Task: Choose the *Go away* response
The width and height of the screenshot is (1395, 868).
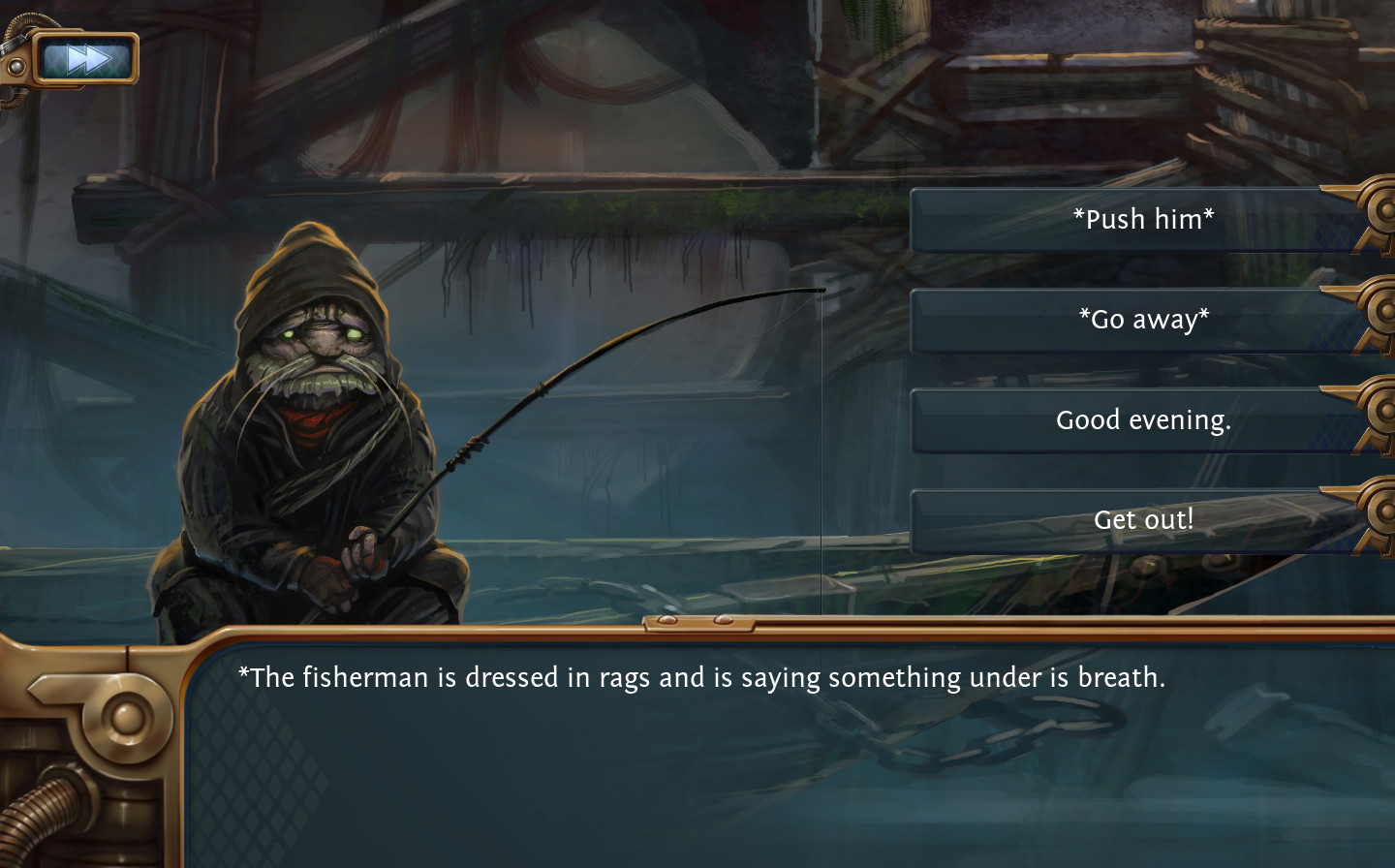Action: coord(1143,320)
